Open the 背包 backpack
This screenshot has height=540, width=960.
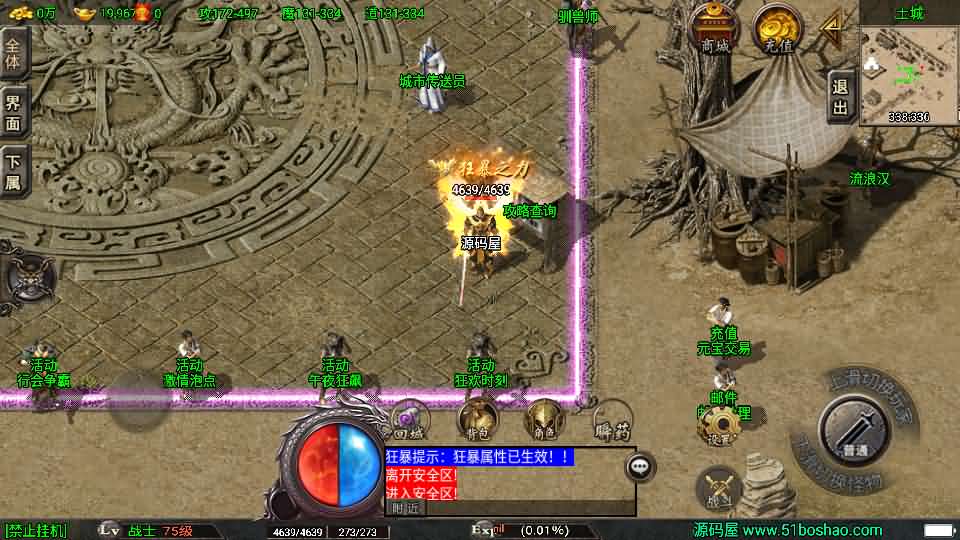tap(478, 419)
